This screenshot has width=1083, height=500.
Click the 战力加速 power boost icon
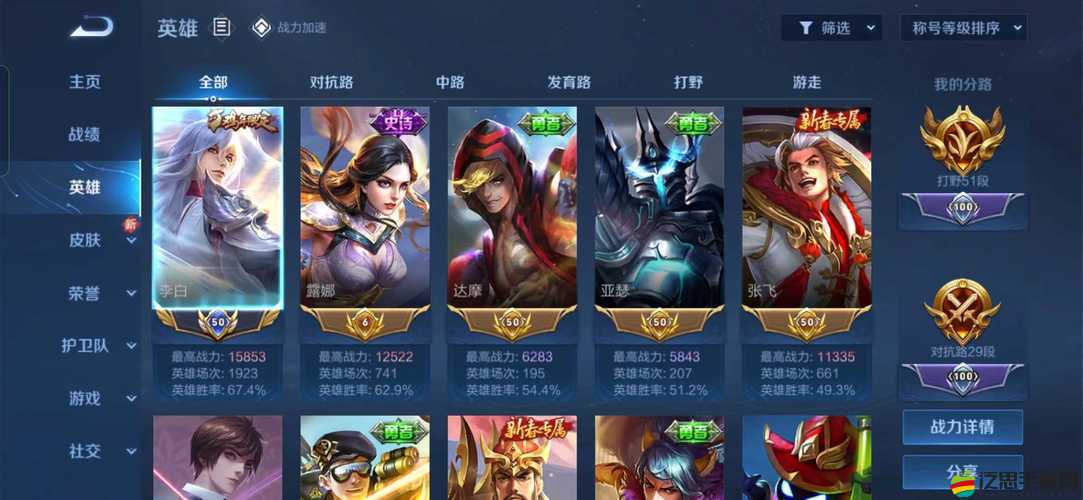(x=260, y=28)
